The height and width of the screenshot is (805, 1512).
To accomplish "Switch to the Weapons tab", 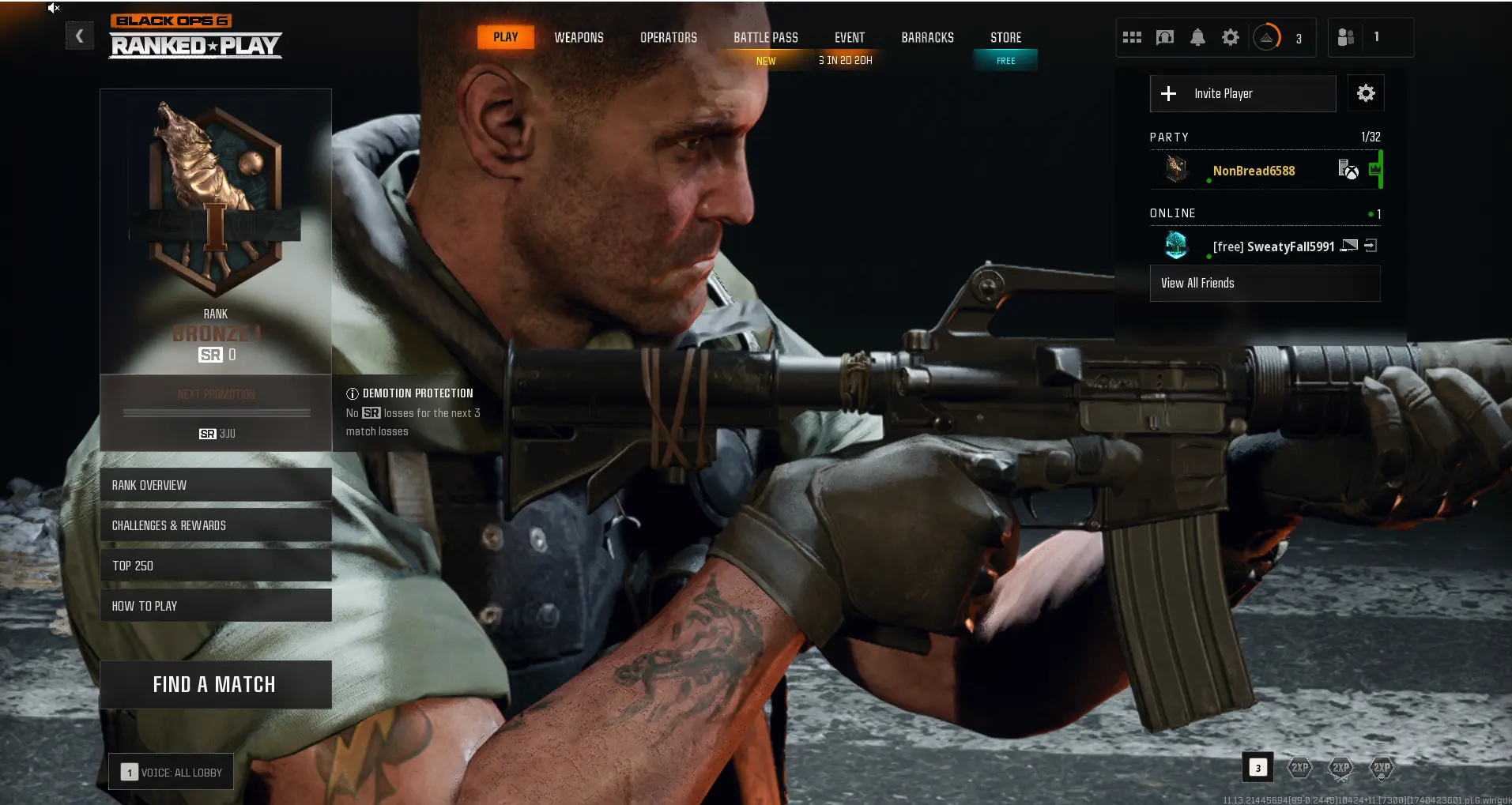I will tap(579, 37).
